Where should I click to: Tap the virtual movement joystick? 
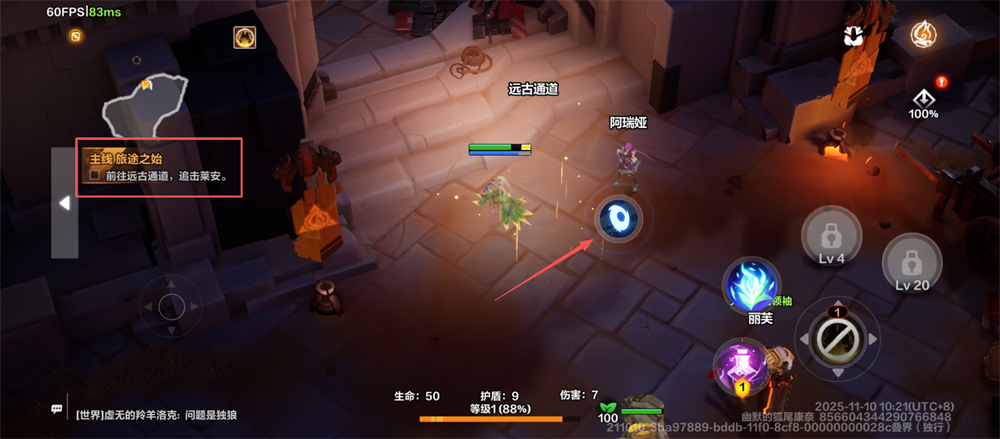[171, 307]
